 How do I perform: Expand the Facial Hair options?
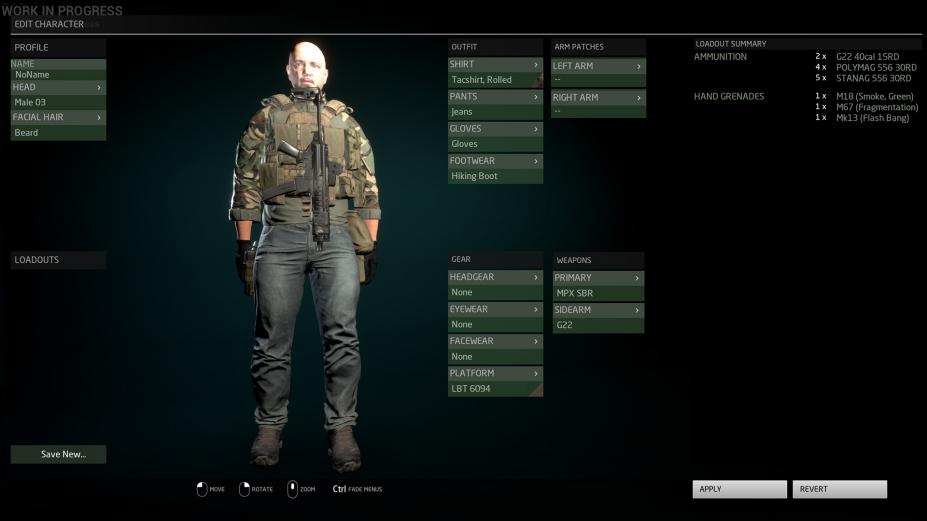(58, 117)
